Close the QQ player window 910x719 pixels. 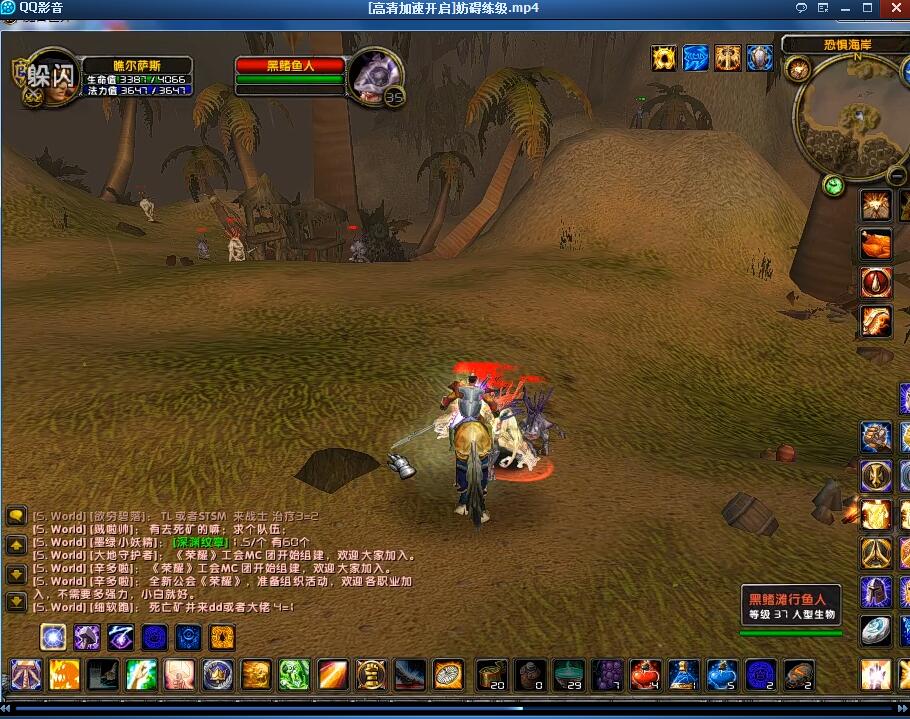895,8
